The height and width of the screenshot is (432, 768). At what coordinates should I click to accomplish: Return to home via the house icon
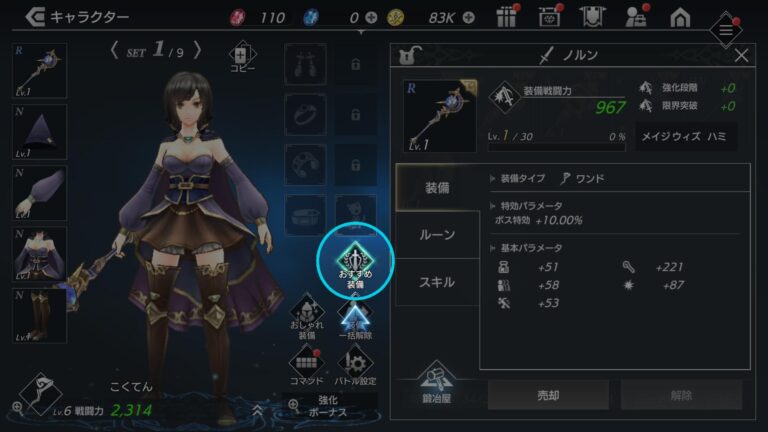pos(680,17)
